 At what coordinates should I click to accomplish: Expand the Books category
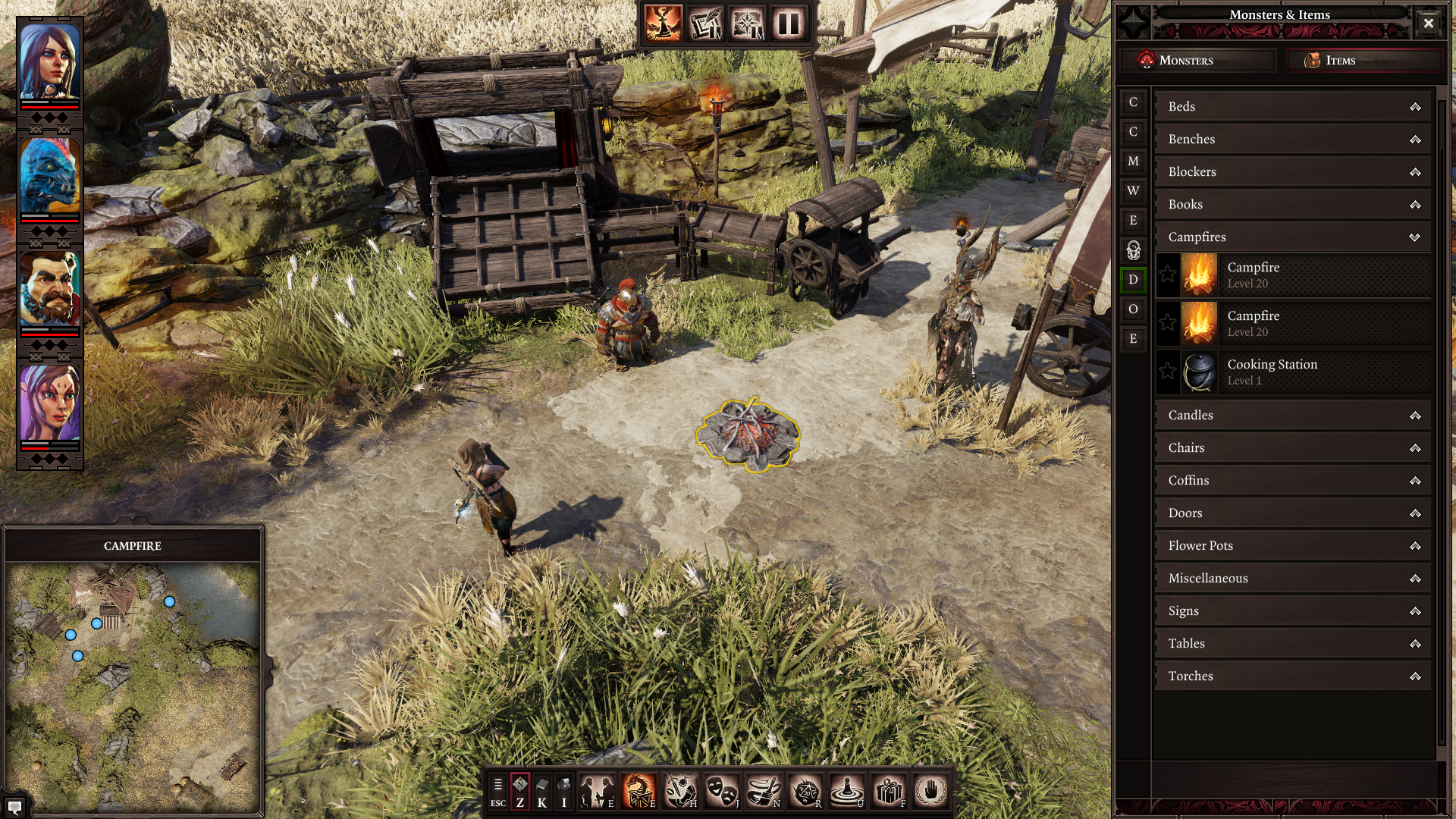[x=1292, y=205]
